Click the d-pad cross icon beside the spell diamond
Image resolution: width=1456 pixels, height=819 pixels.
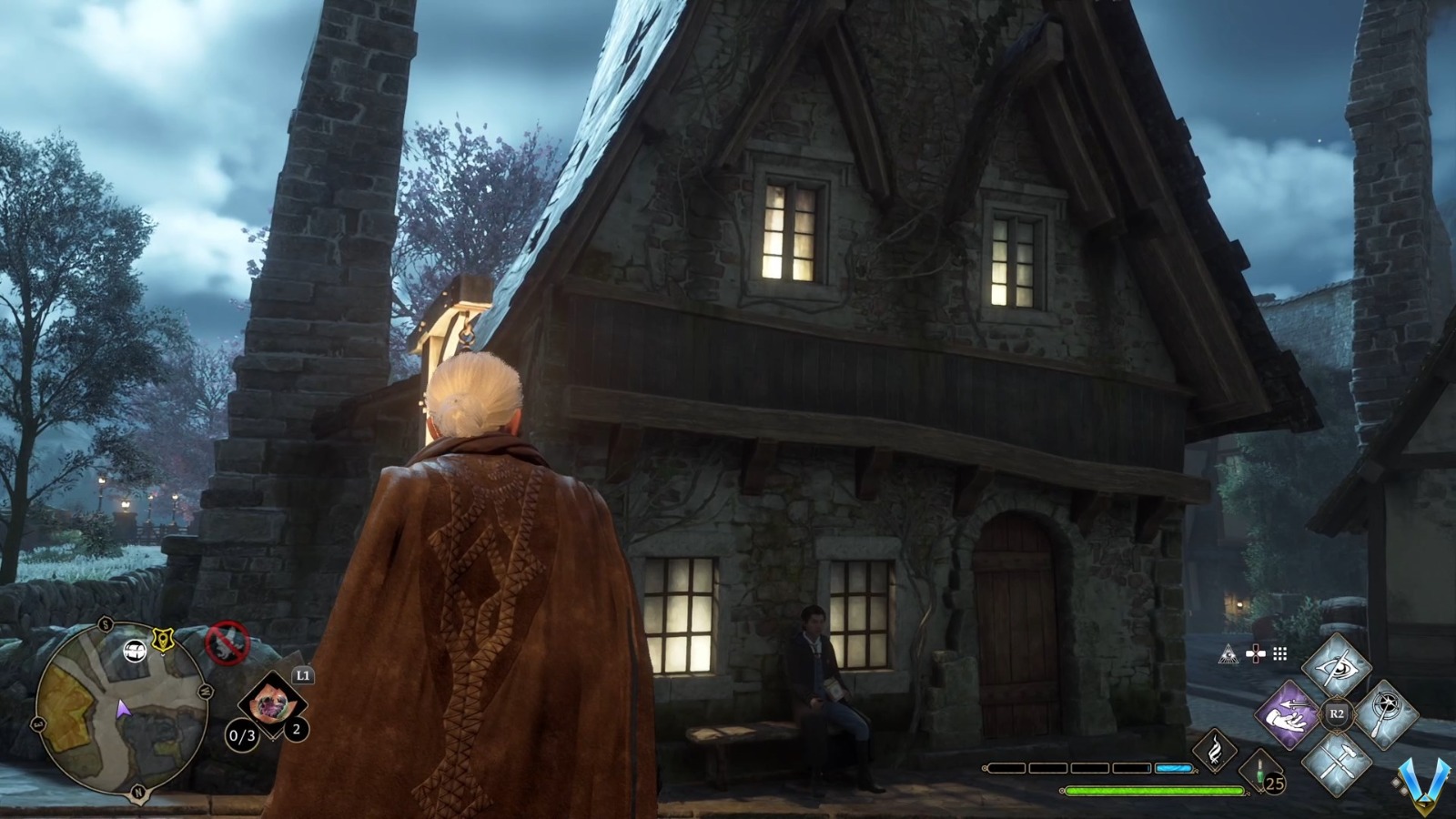pos(1255,653)
